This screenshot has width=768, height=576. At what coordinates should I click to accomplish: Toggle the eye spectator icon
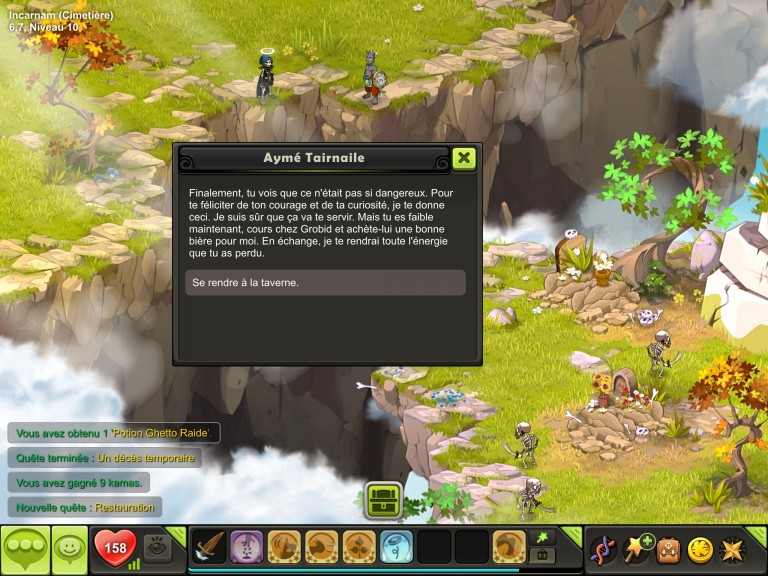pos(157,547)
